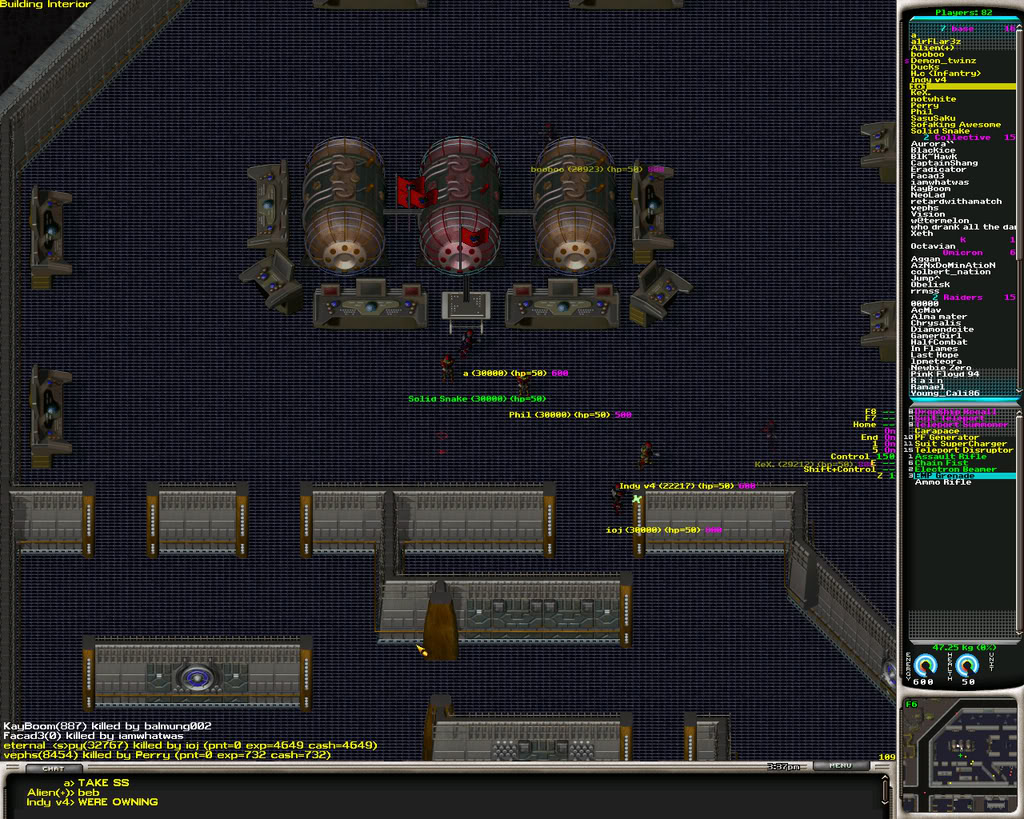Select PF Generator from the inventory
Image resolution: width=1024 pixels, height=819 pixels.
click(x=947, y=437)
